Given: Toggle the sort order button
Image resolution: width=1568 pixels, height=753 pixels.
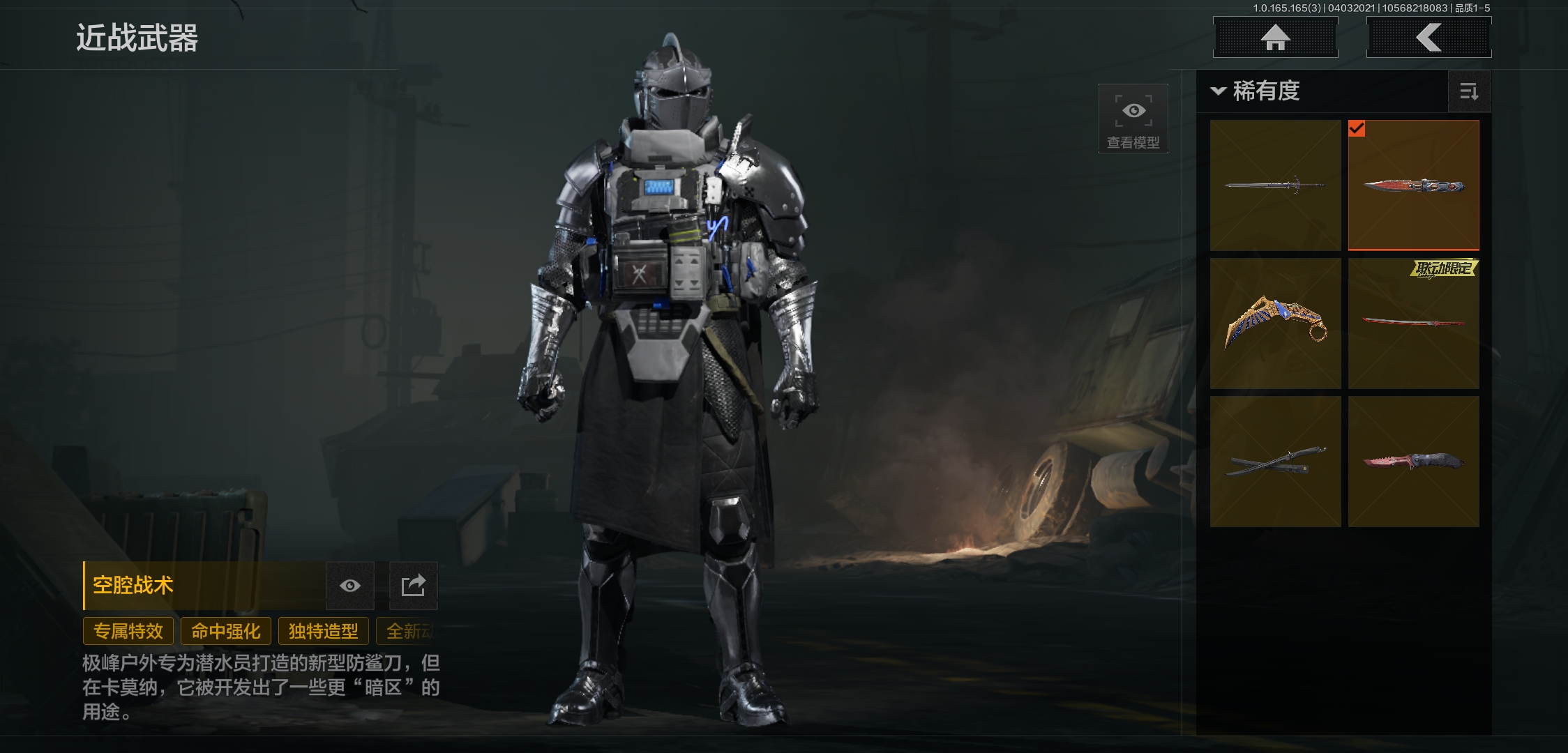Looking at the screenshot, I should pos(1469,91).
